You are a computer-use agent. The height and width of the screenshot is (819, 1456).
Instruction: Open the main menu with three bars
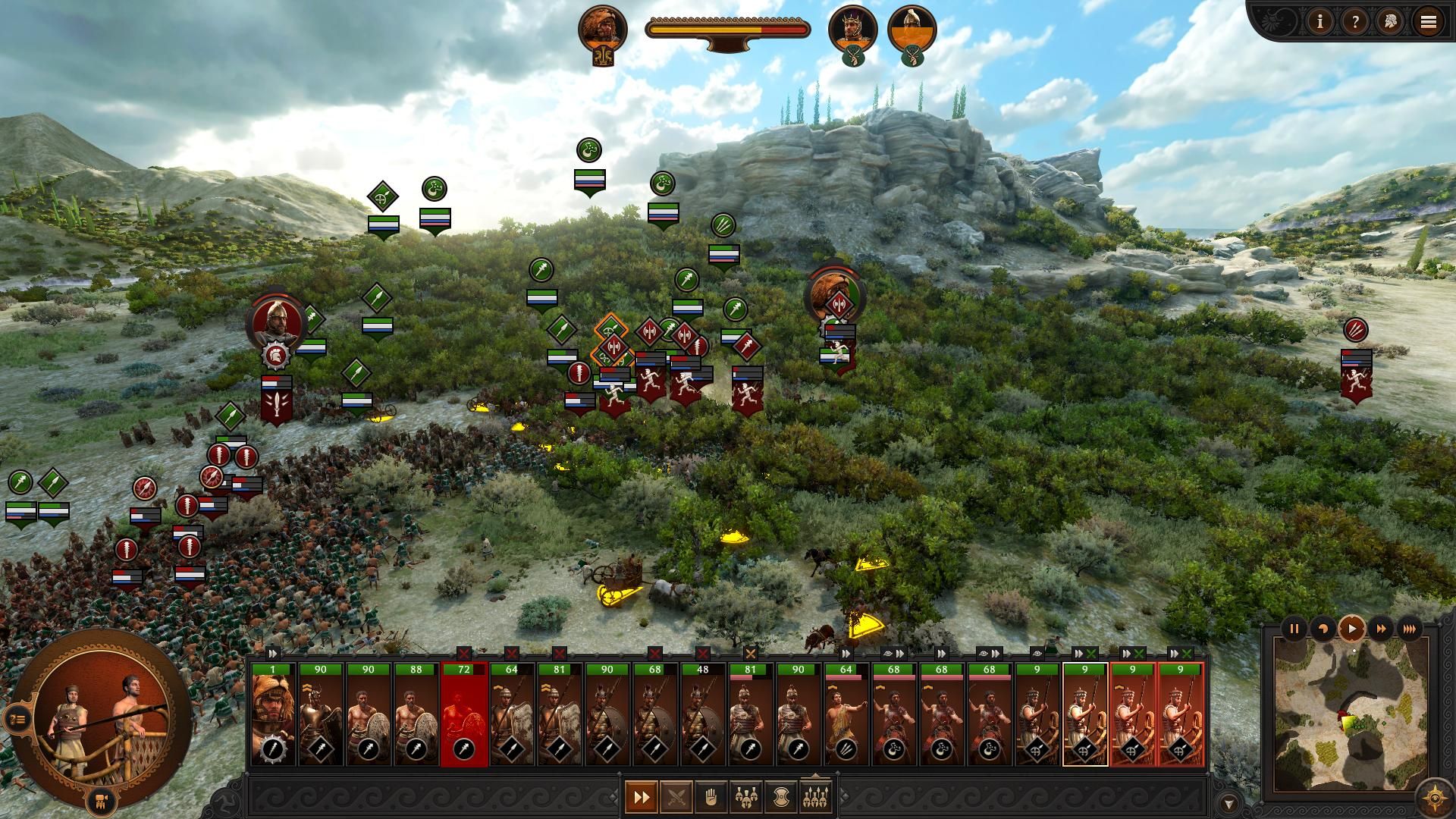point(1428,22)
